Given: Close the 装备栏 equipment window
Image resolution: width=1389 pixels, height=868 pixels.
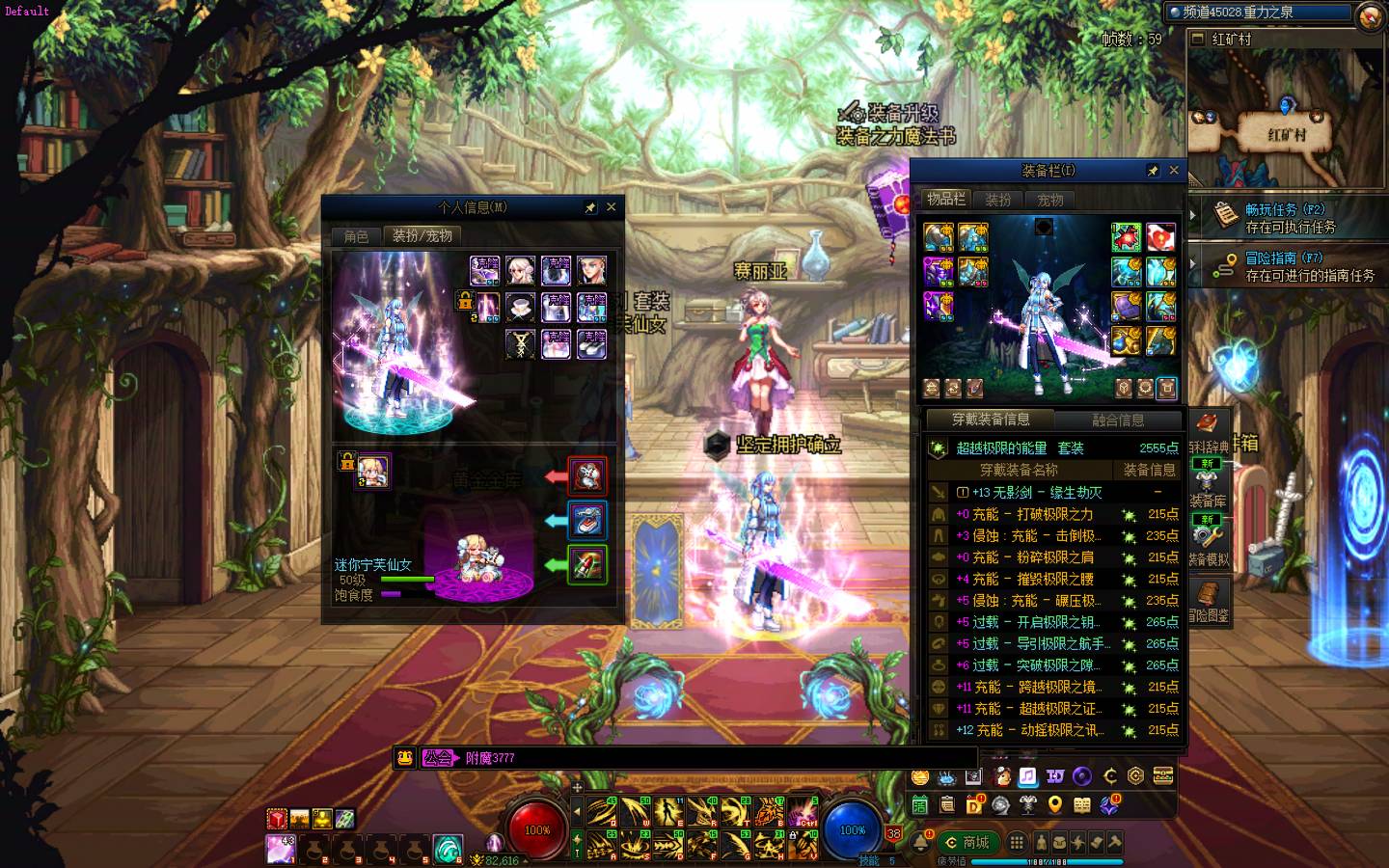Looking at the screenshot, I should pyautogui.click(x=1174, y=171).
